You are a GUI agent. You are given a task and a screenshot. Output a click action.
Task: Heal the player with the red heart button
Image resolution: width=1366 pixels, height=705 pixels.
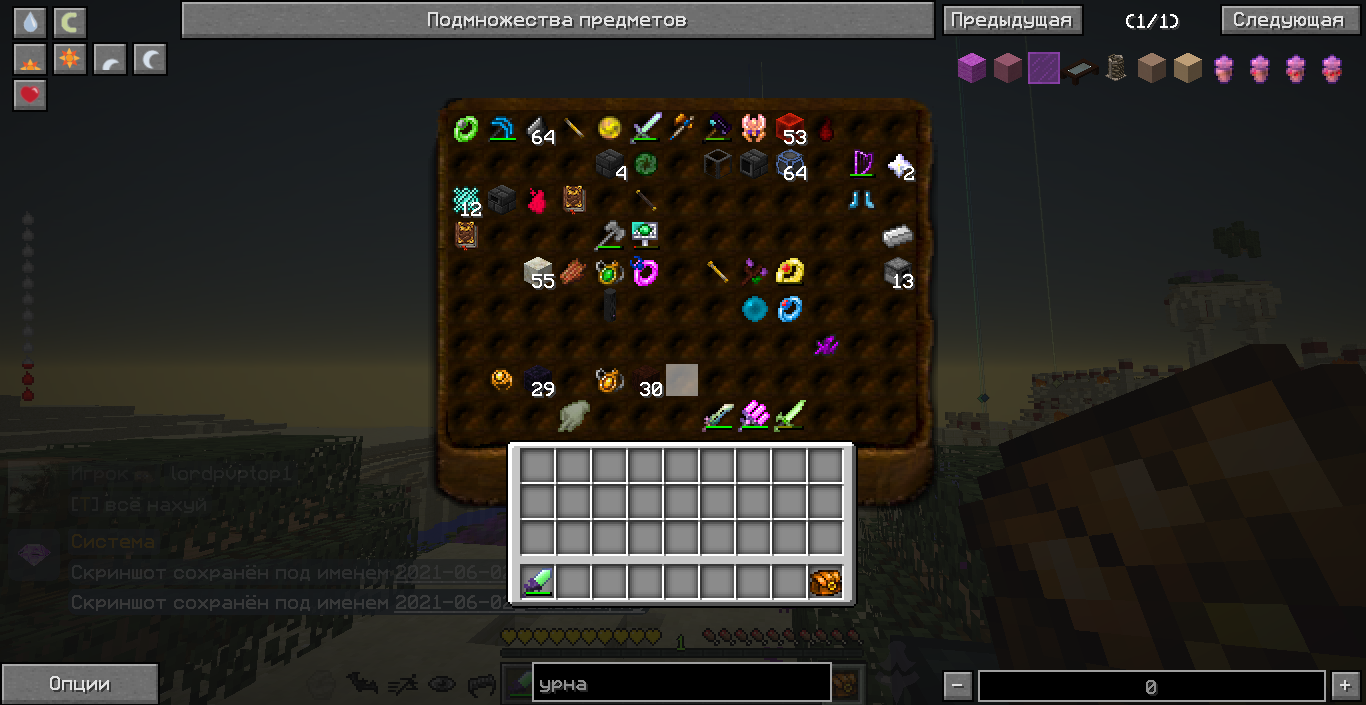pos(30,95)
